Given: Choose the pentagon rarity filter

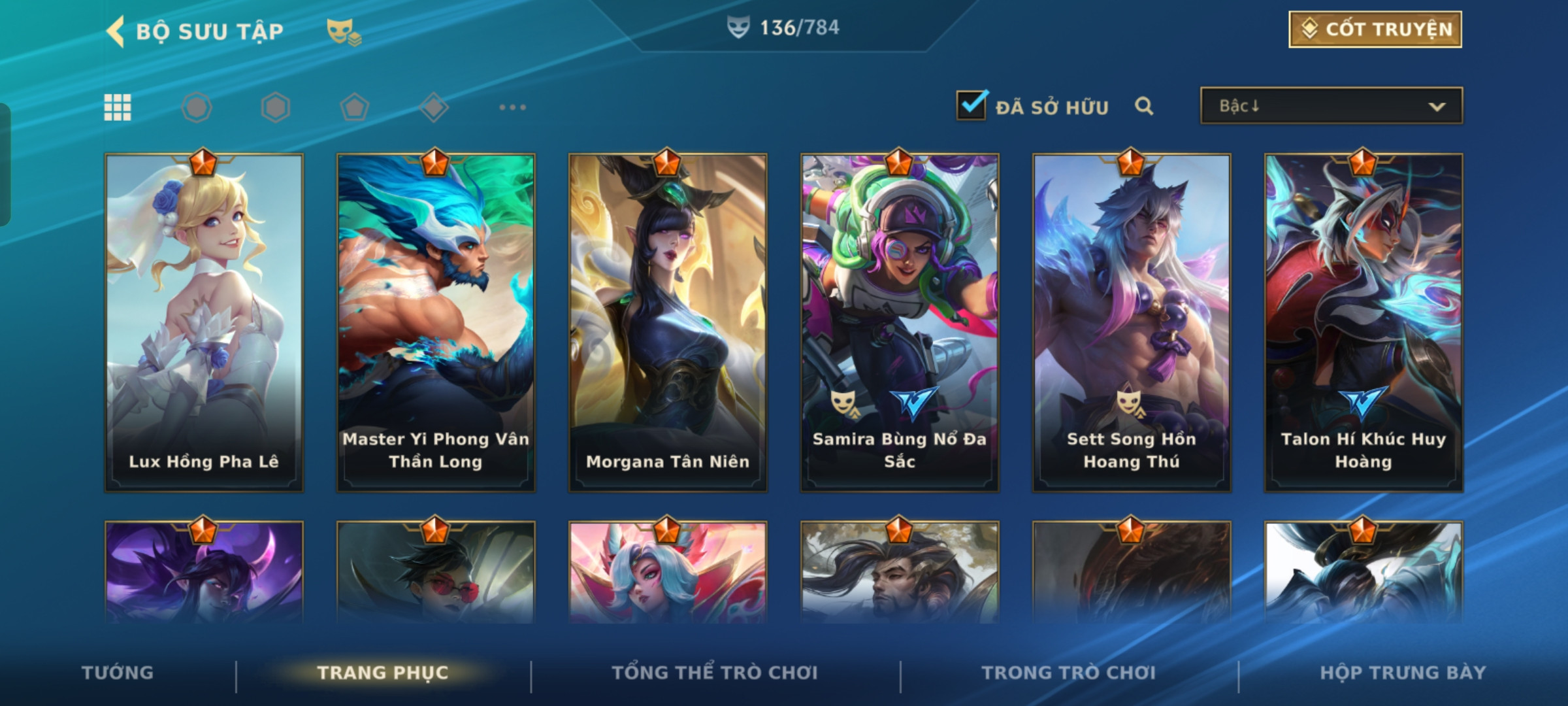Looking at the screenshot, I should click(355, 107).
